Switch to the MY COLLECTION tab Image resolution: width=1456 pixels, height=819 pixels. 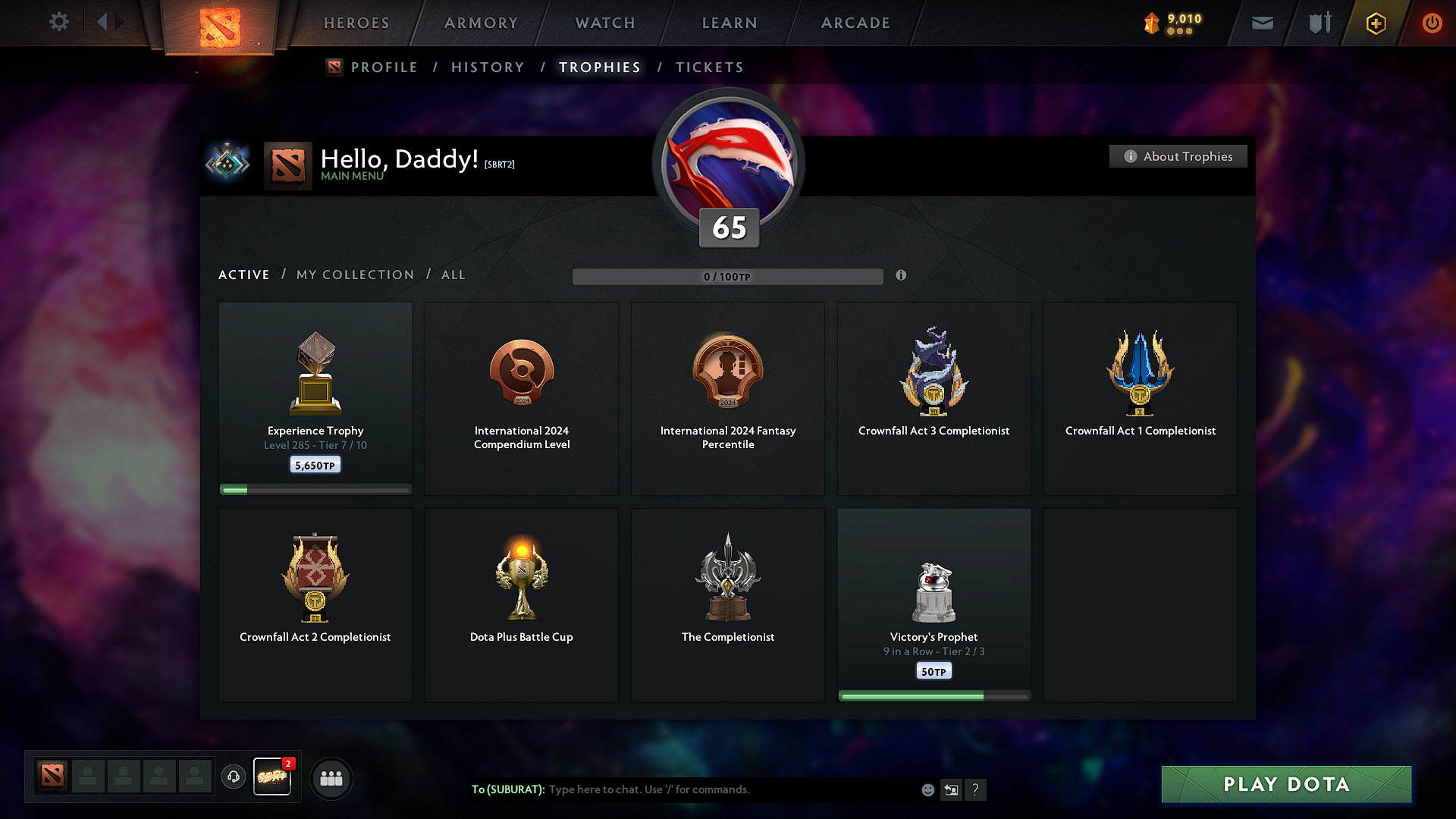pos(354,275)
